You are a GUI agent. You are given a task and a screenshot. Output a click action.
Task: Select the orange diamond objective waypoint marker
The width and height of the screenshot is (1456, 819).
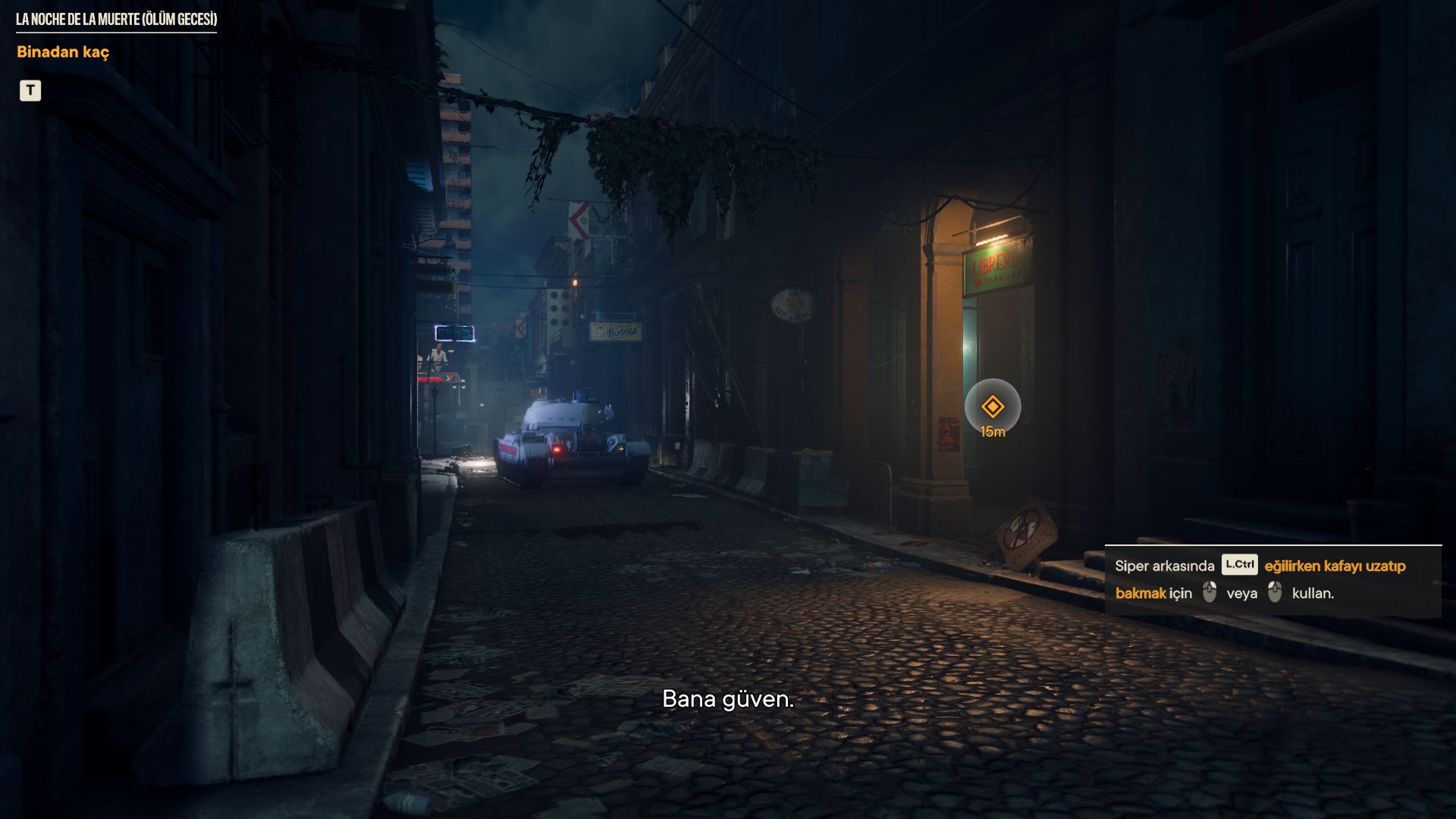pos(993,407)
